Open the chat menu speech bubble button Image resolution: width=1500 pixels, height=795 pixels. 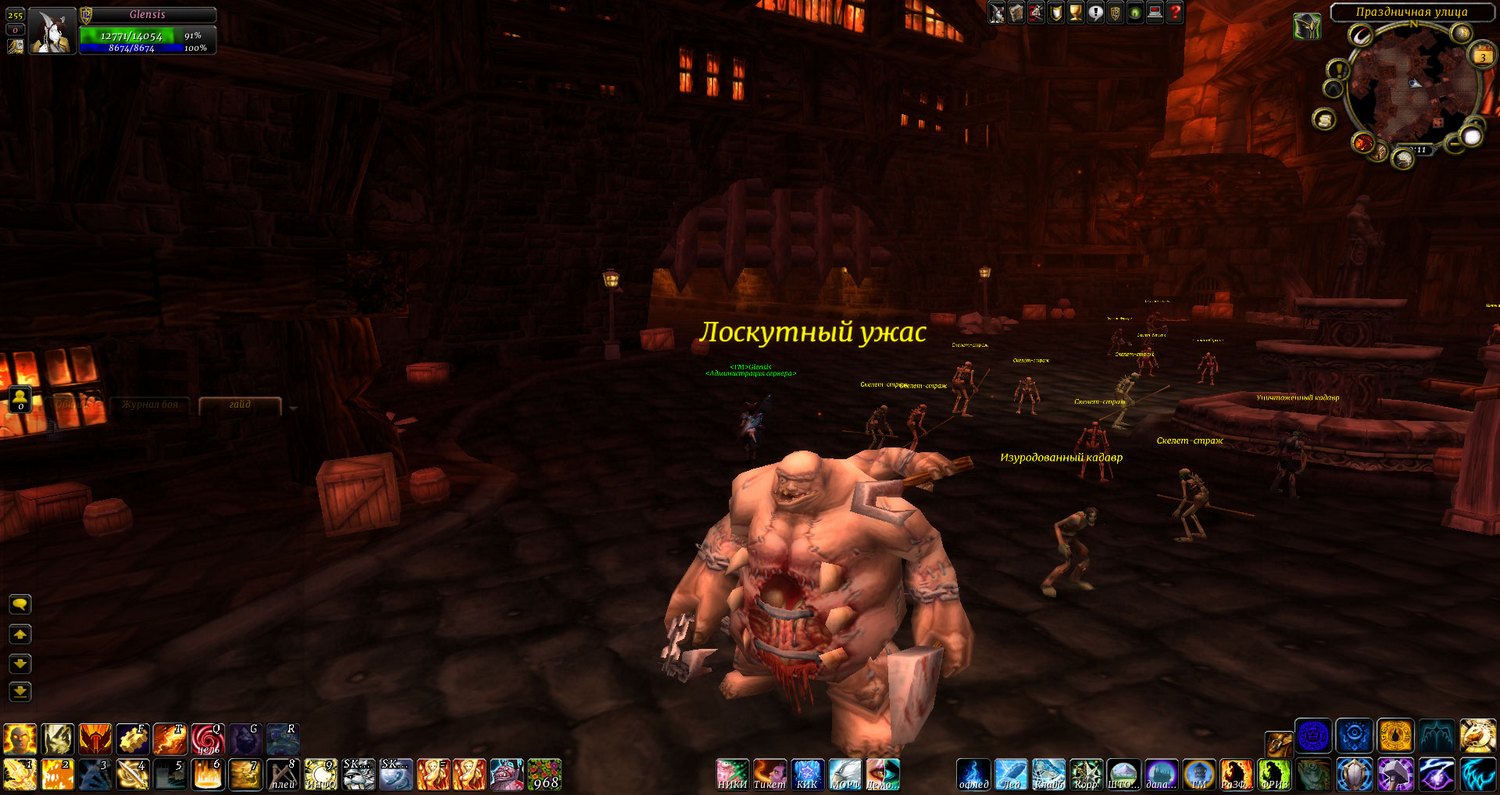coord(20,604)
